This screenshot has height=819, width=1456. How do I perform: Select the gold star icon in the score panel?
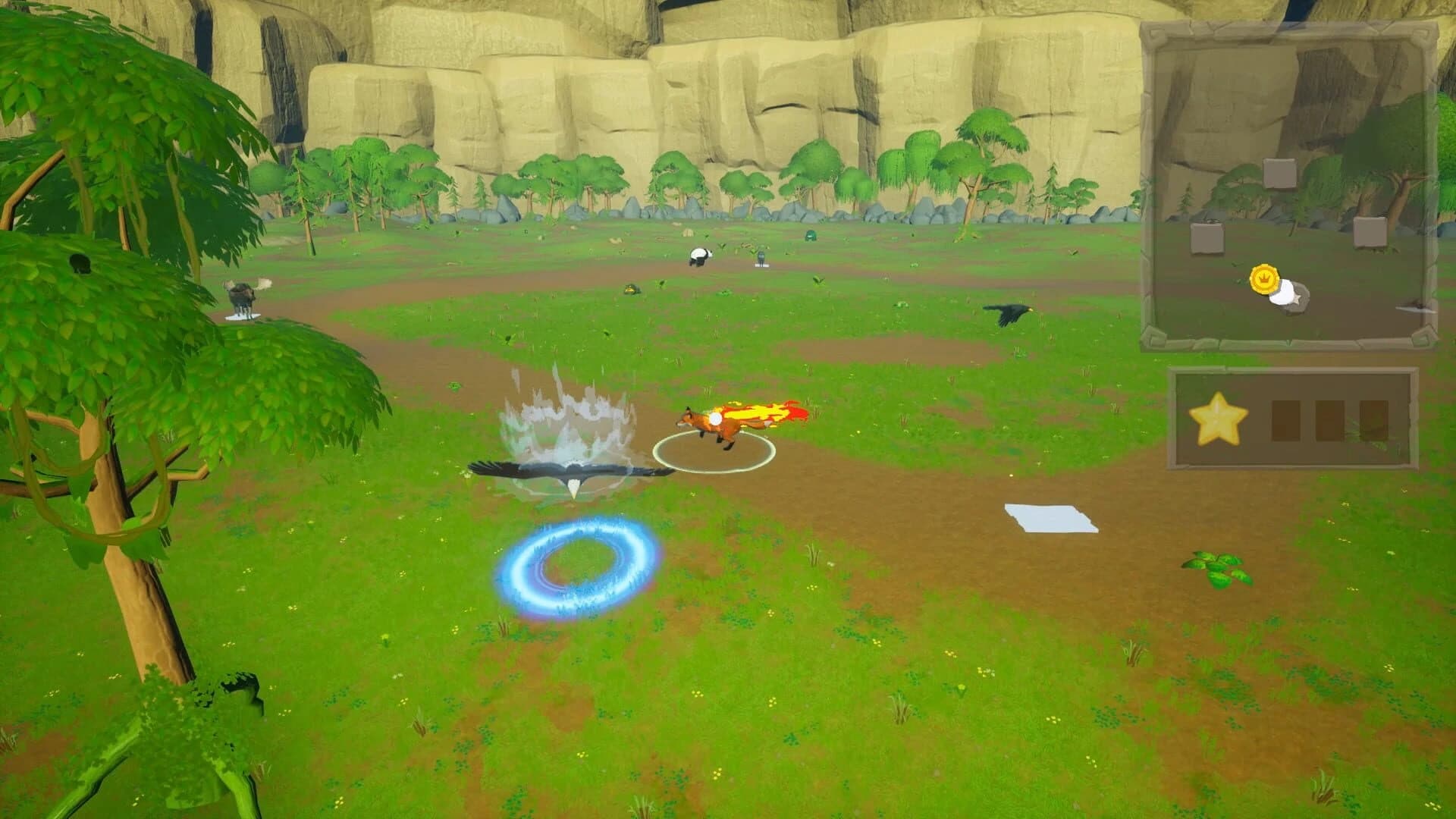pos(1219,416)
